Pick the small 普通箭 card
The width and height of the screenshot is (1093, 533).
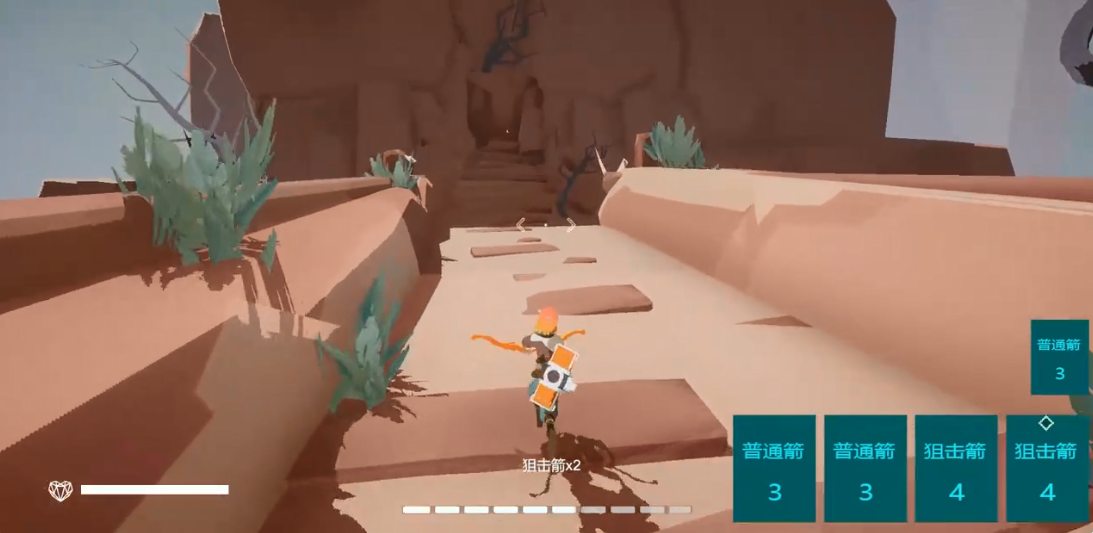pos(1059,357)
